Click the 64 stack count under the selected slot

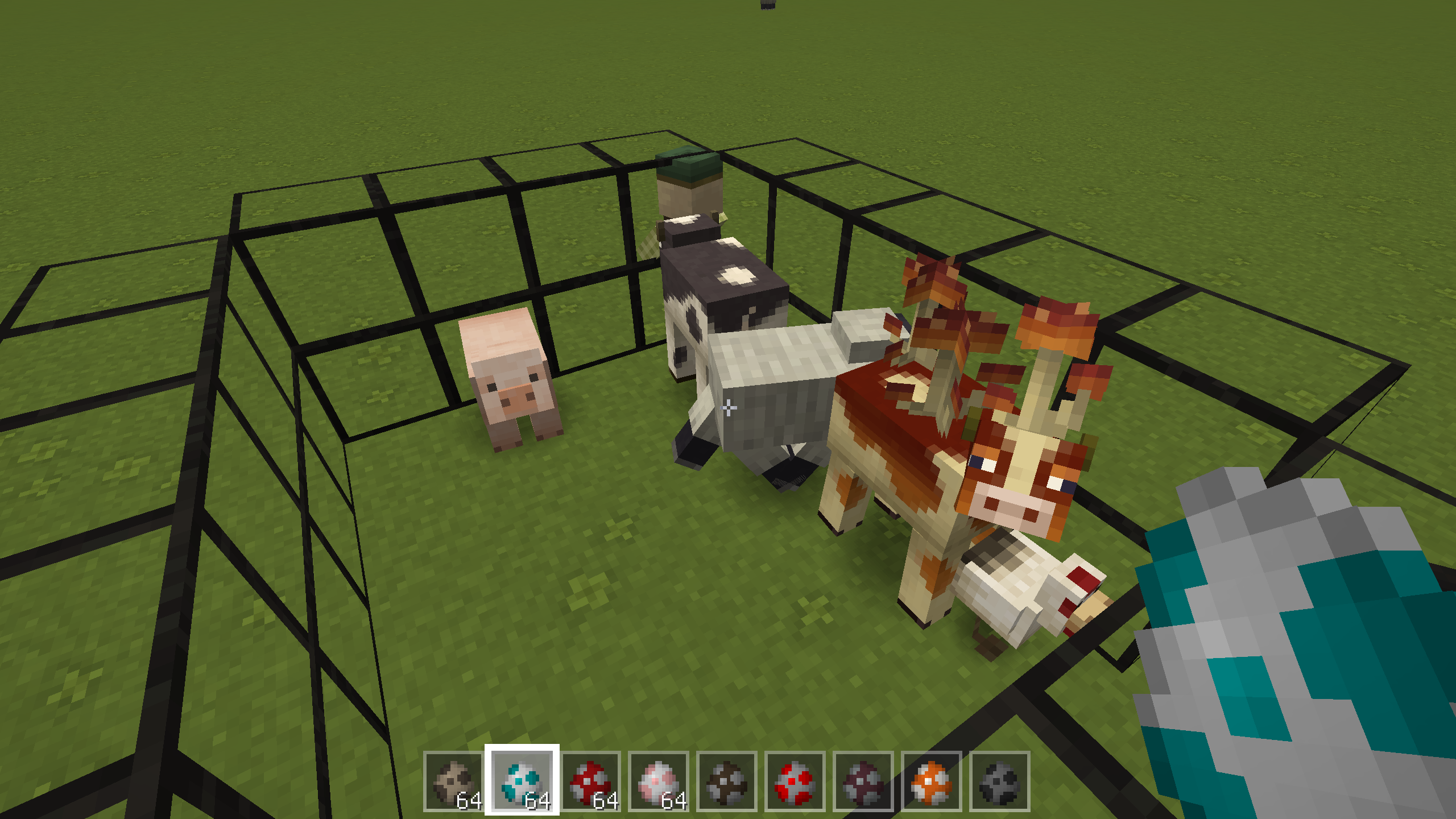[539, 801]
